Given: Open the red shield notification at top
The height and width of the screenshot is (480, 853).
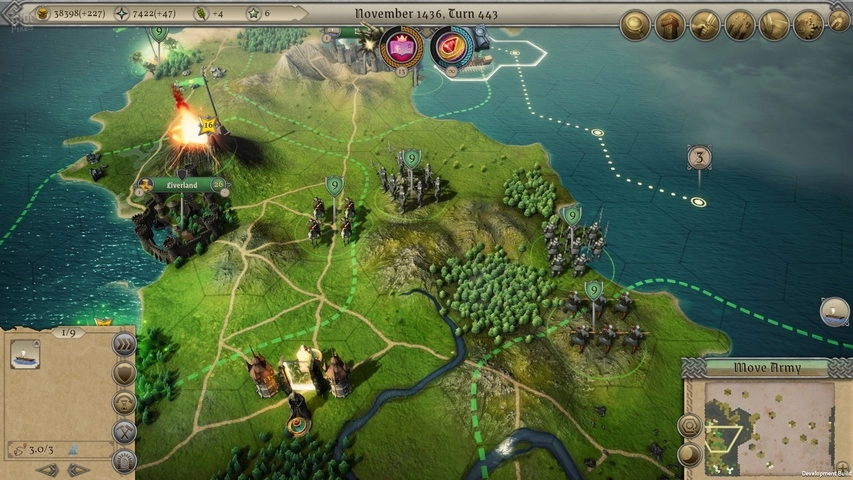Looking at the screenshot, I should (x=452, y=46).
